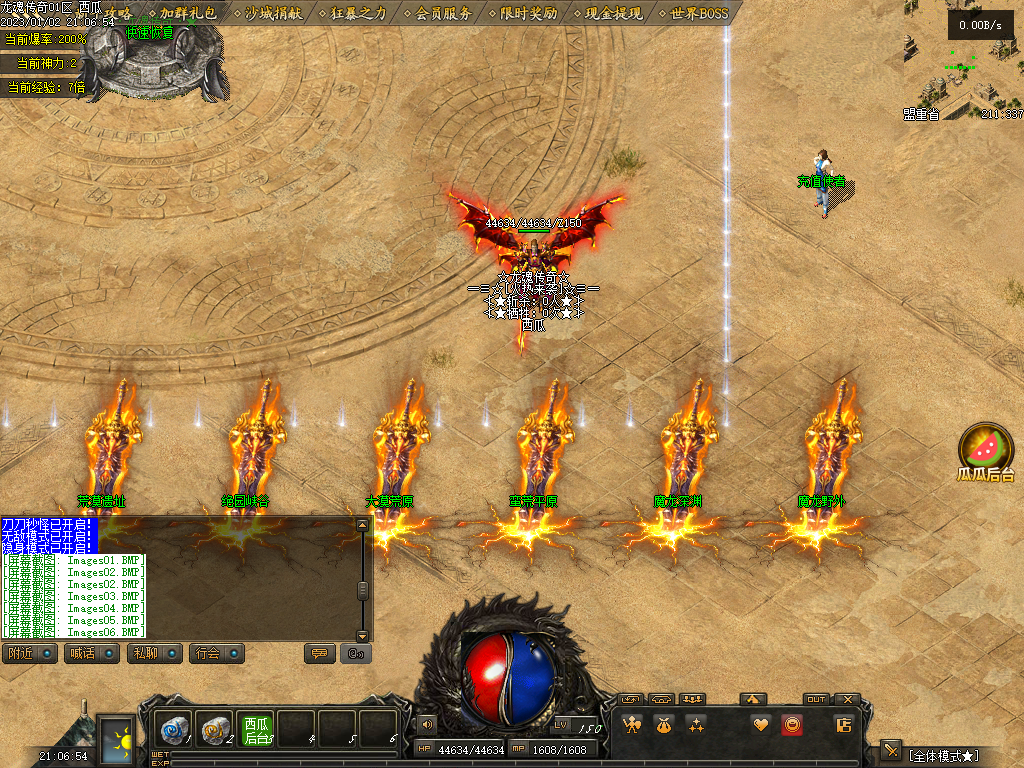Open the 现金提现 cash withdrawal menu

click(x=614, y=13)
